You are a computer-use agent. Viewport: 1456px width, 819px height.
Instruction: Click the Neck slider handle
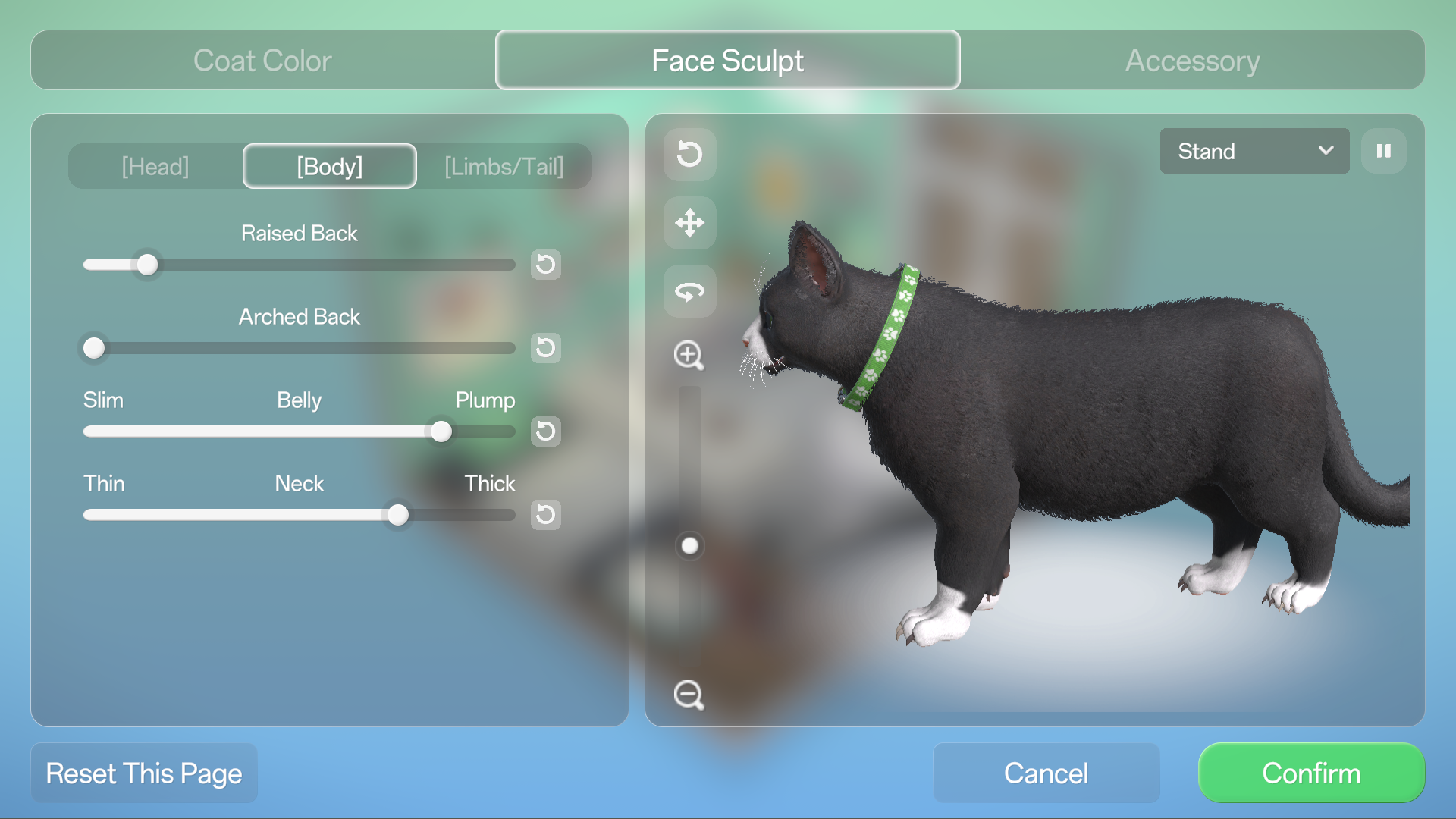[398, 515]
